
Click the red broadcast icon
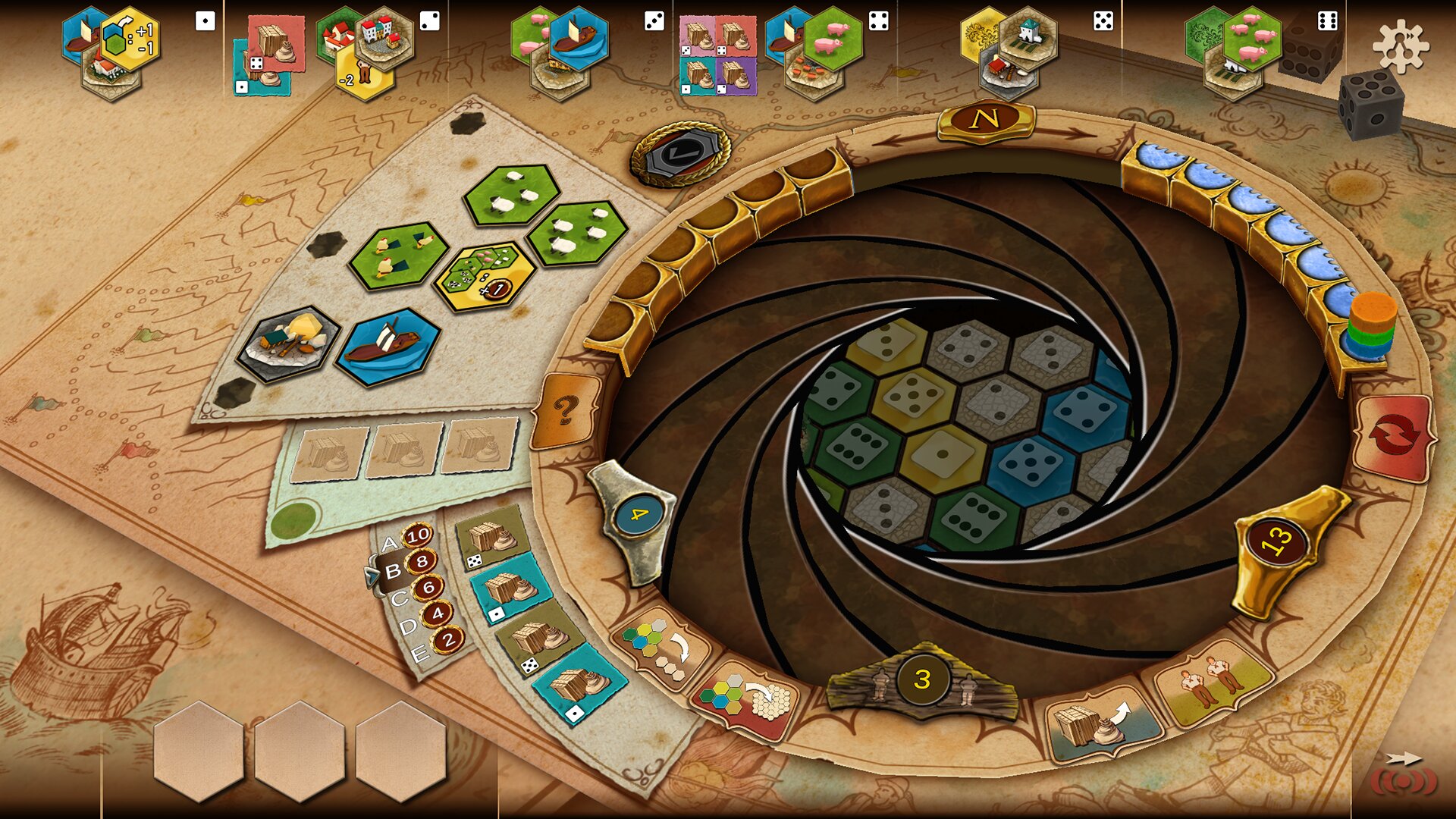(1403, 783)
